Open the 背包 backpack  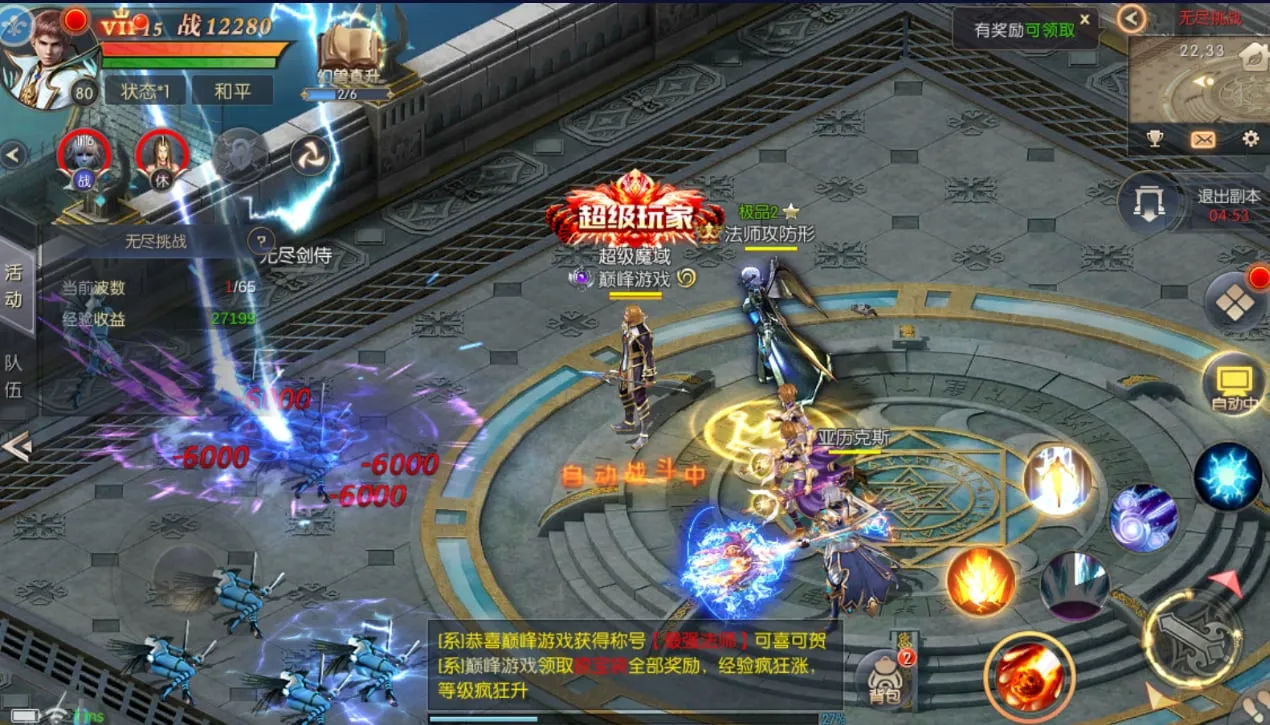(x=883, y=676)
